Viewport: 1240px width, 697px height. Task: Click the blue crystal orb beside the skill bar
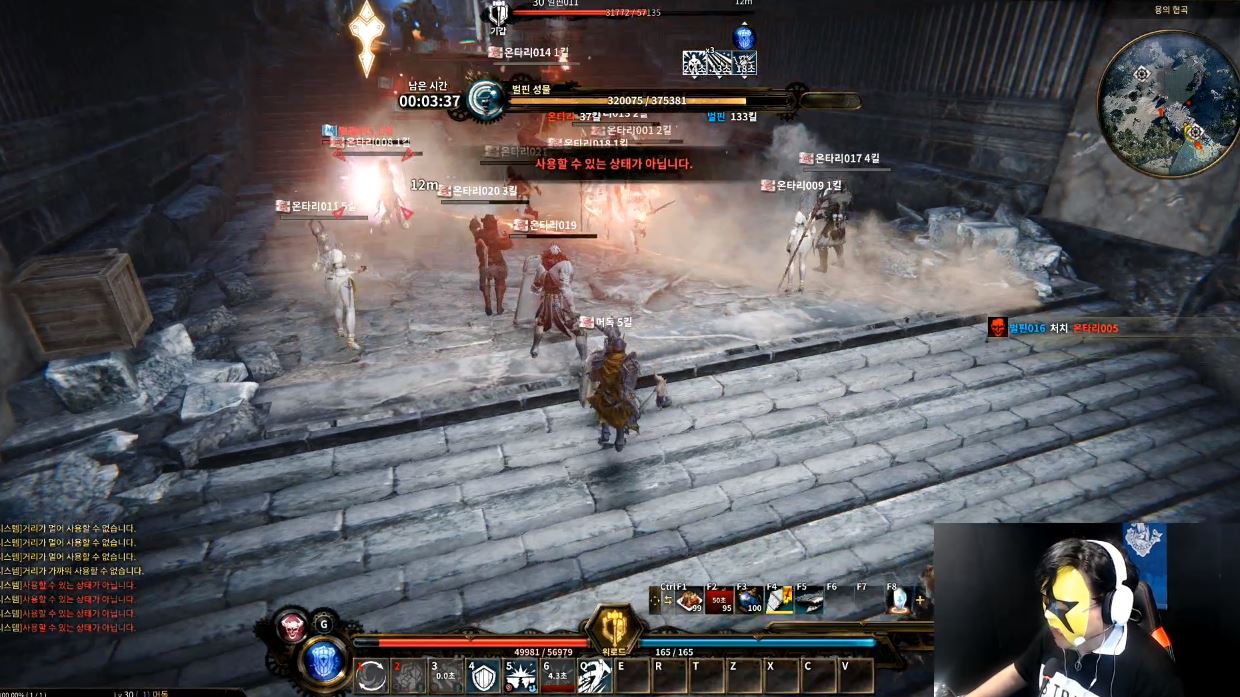(323, 661)
